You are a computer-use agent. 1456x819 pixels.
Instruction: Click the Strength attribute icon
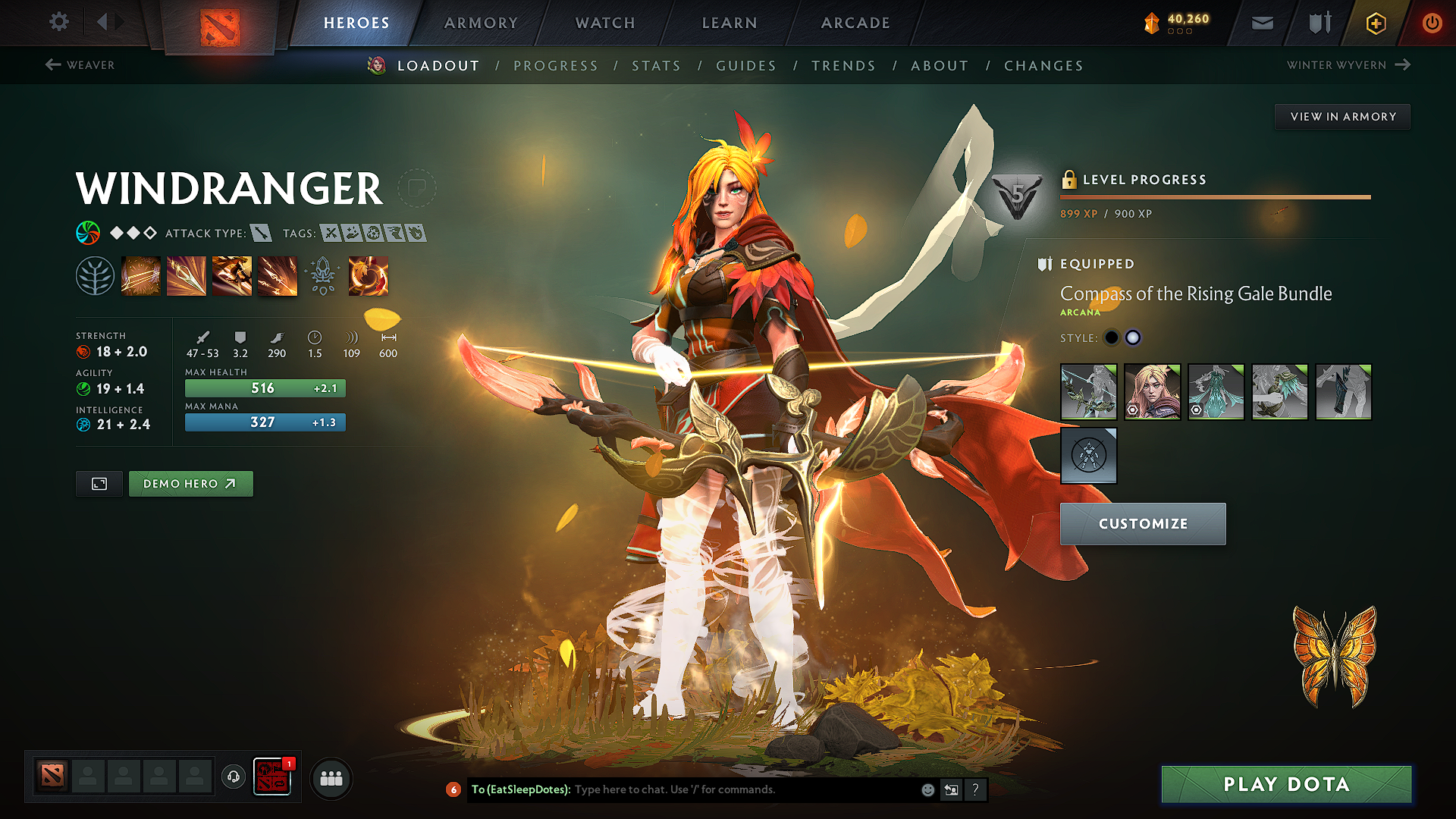[83, 351]
